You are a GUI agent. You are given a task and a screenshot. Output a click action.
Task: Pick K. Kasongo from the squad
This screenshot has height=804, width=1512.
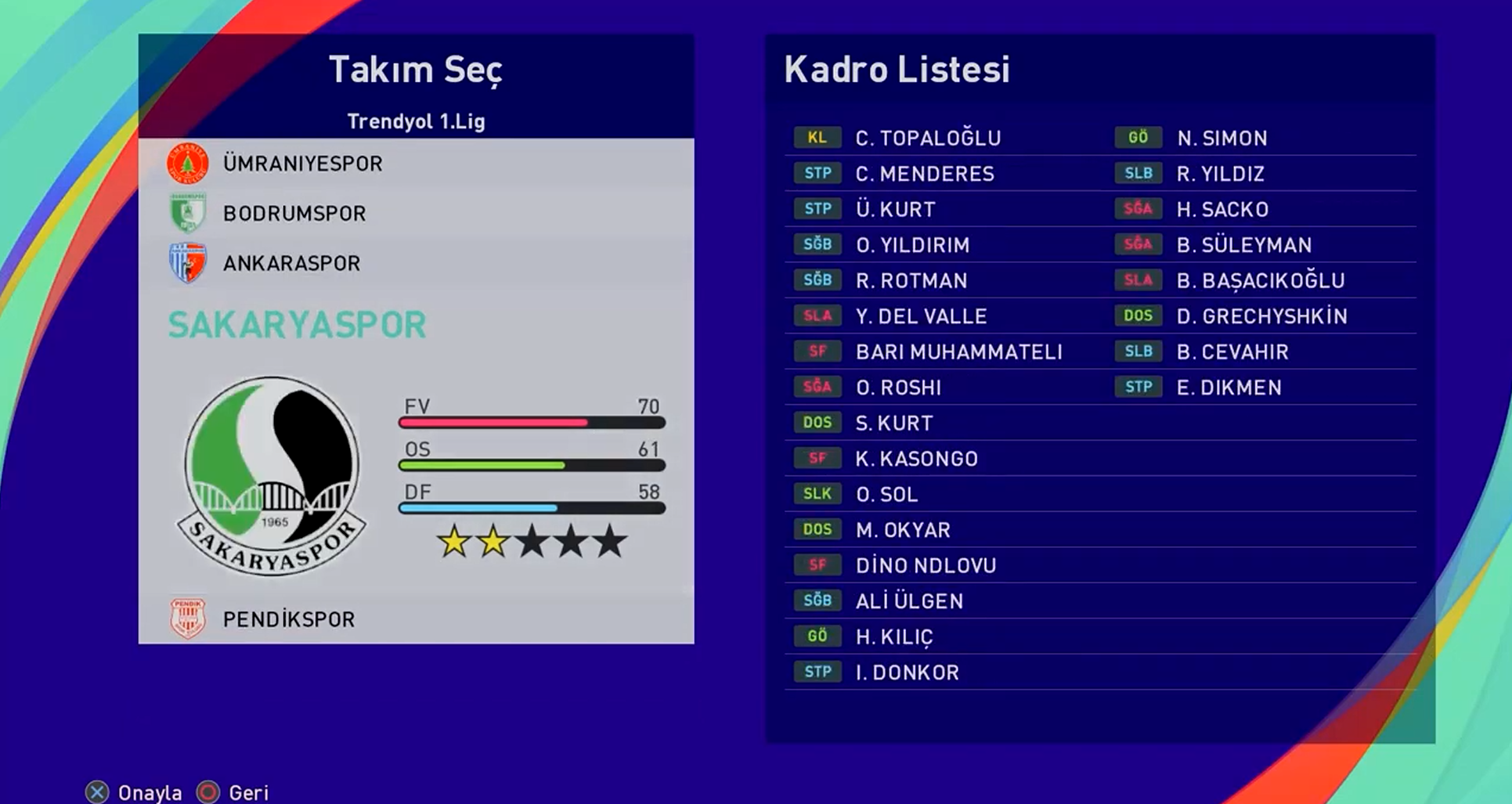pos(916,459)
